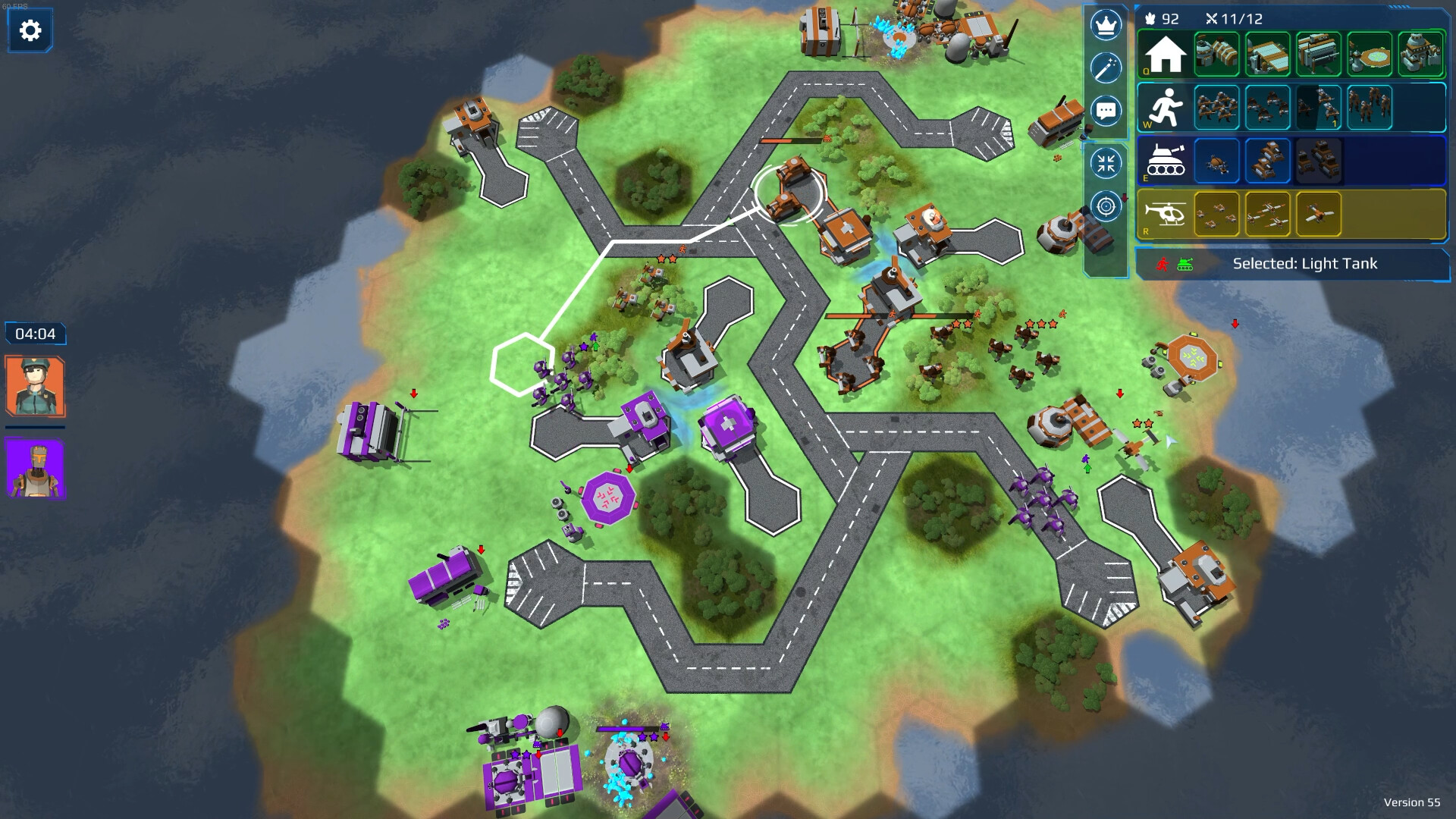Image resolution: width=1456 pixels, height=819 pixels.
Task: Open the chat bubble icon
Action: [1106, 110]
